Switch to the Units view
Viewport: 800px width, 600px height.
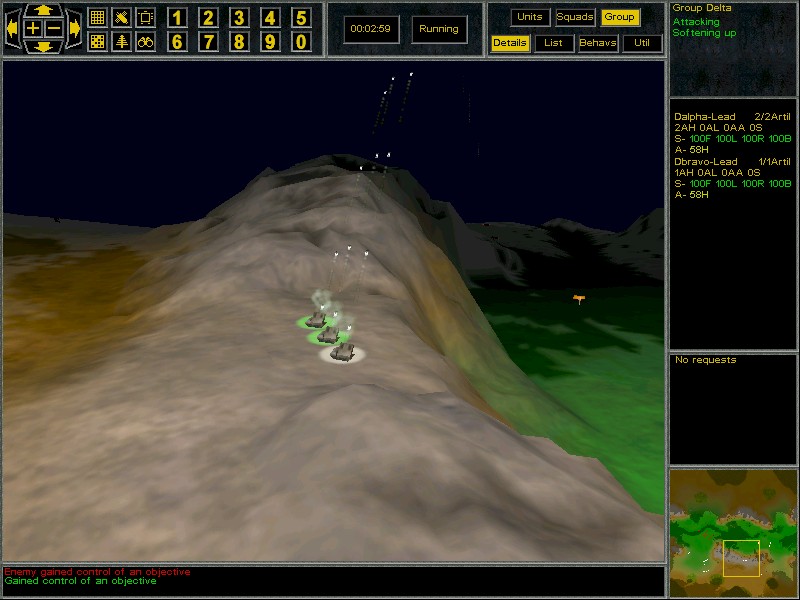530,17
